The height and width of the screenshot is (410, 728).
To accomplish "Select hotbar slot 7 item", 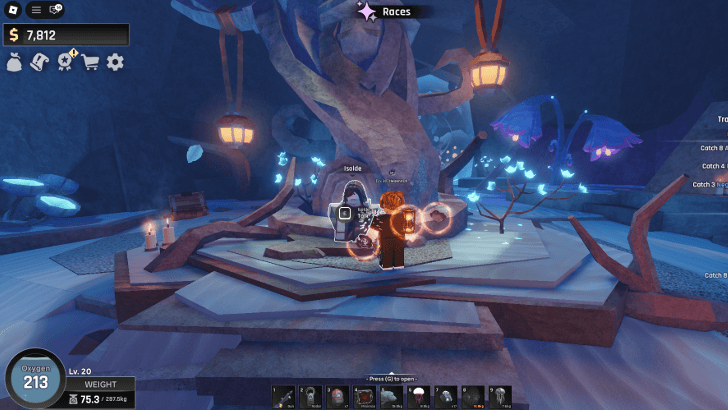I will (445, 397).
